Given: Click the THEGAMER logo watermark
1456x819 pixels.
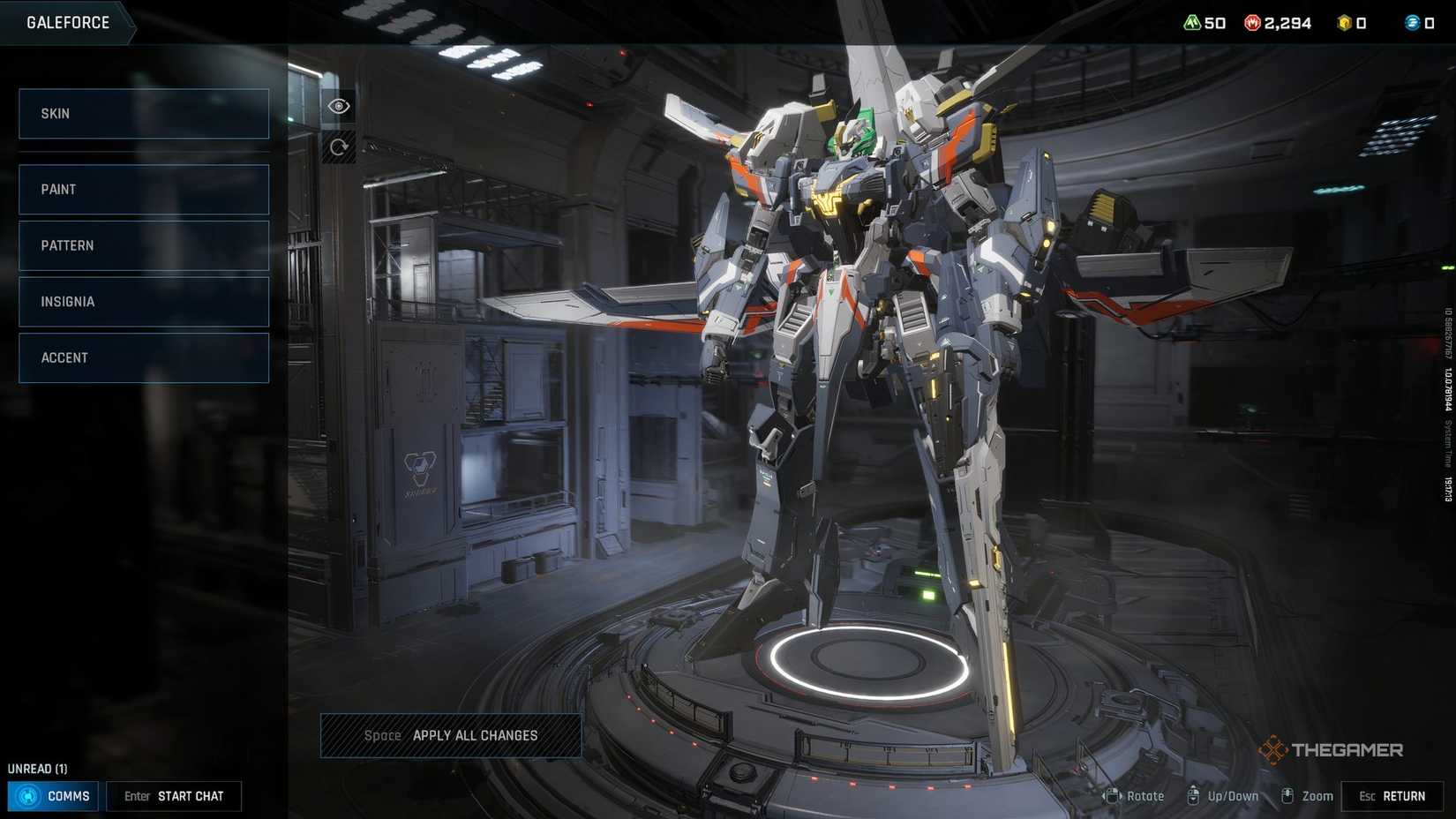Looking at the screenshot, I should click(1334, 749).
